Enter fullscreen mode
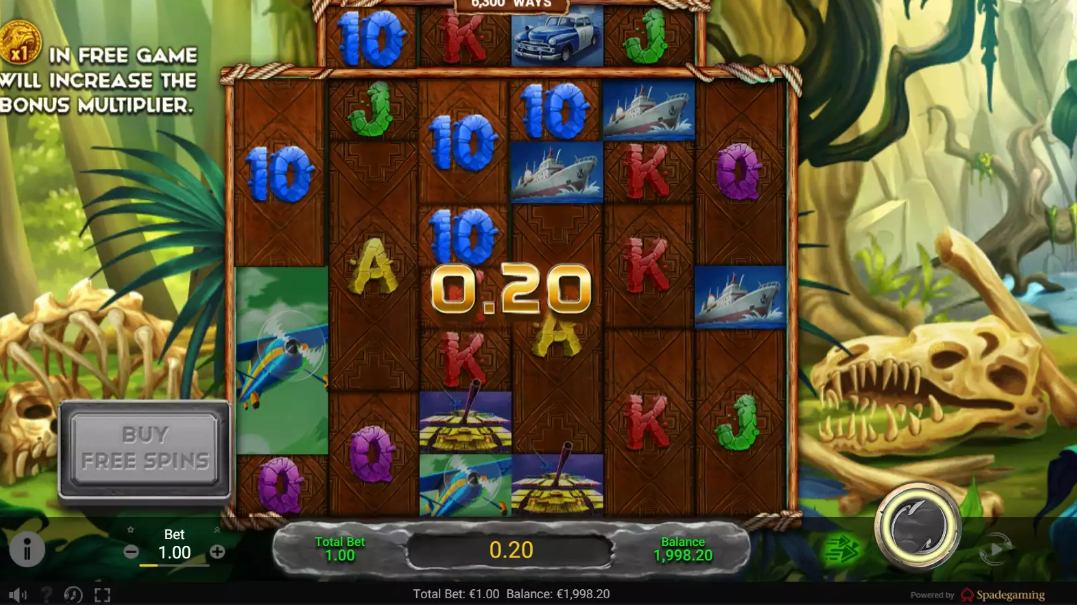This screenshot has height=605, width=1077. coord(102,594)
